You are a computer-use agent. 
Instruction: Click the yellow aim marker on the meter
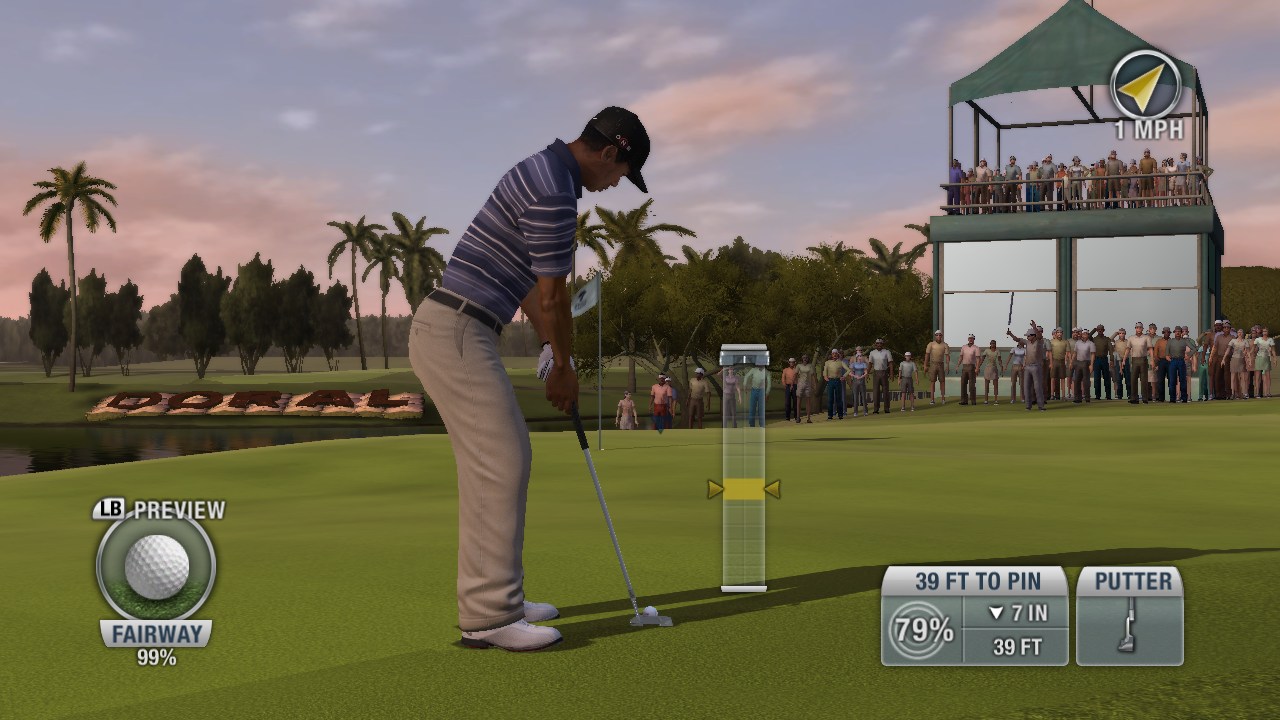[743, 488]
